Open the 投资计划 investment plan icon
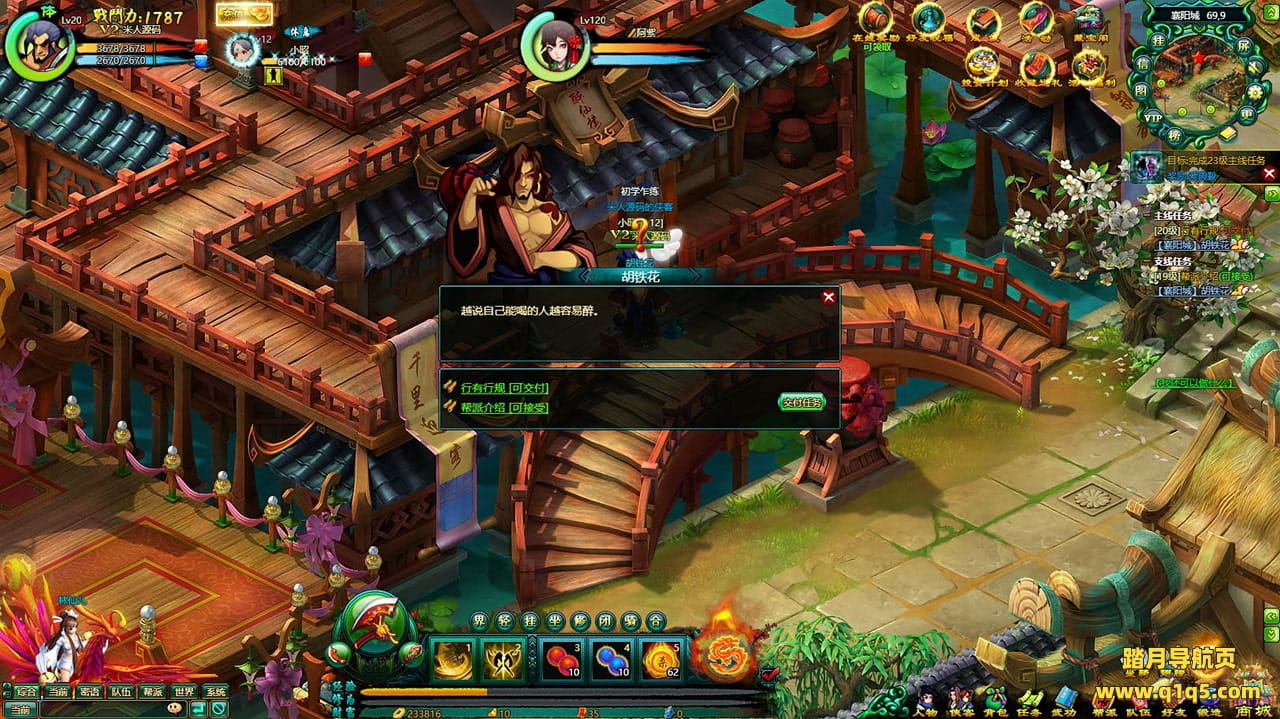 [x=983, y=63]
